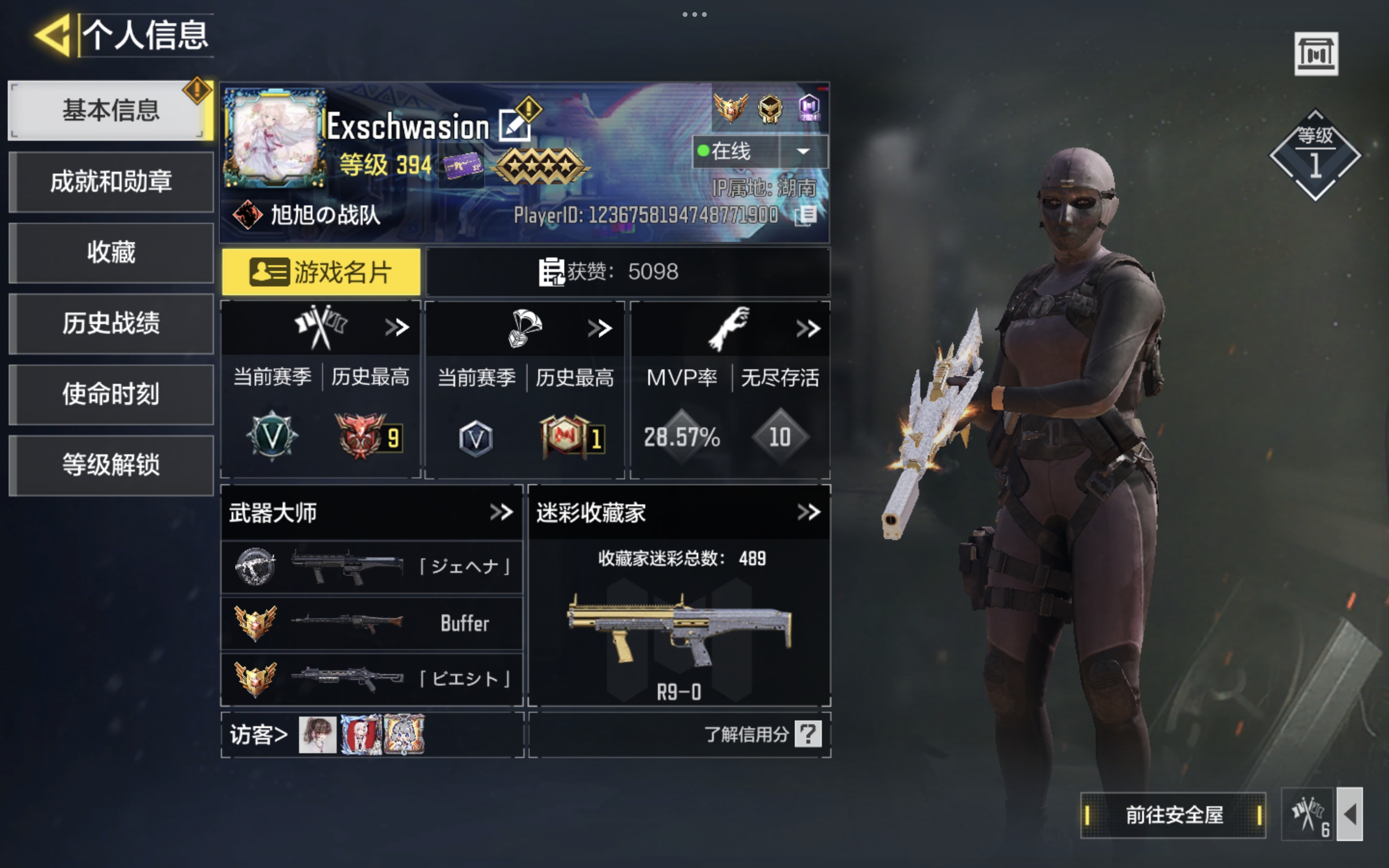Expand the multiplayer ranked stats arrows
Screen dimensions: 1389x868
pyautogui.click(x=396, y=328)
